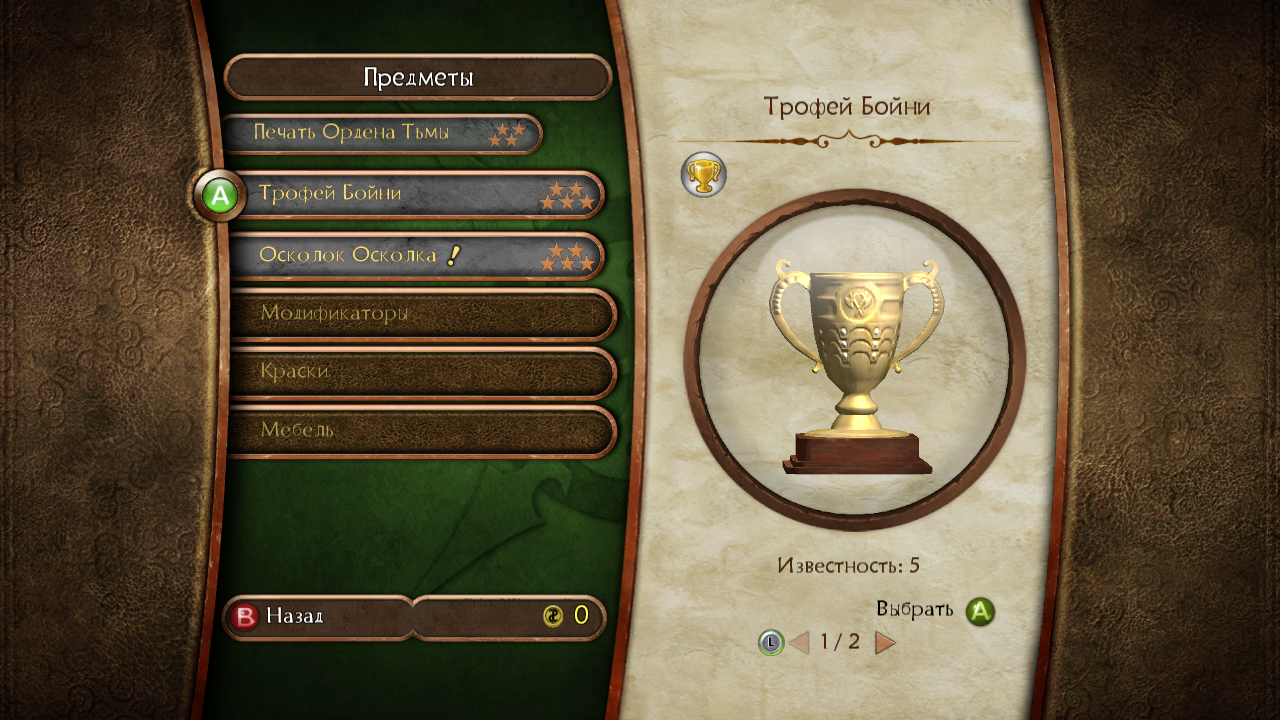Click the golden trophy preview image
Screen dimensions: 1280x720
point(855,362)
